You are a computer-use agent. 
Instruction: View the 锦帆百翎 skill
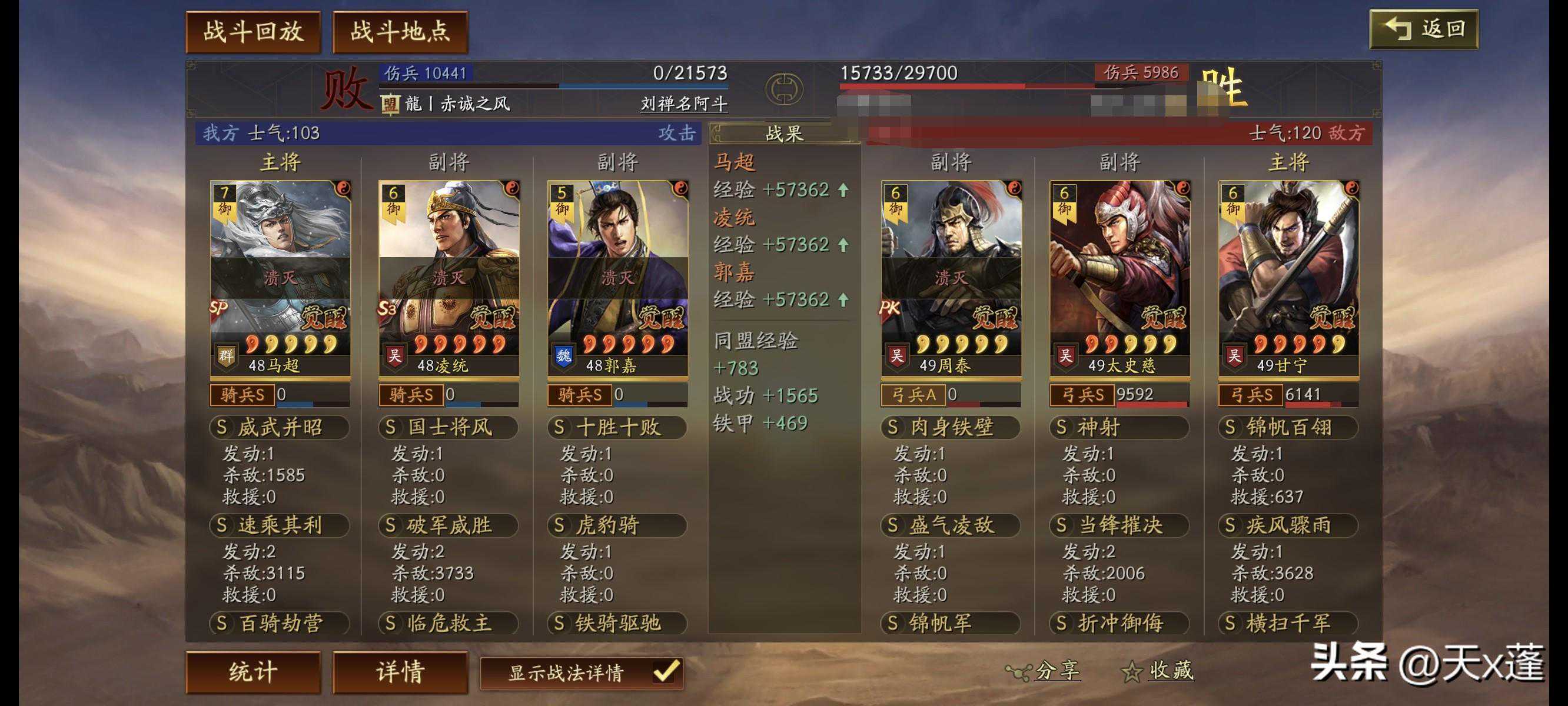point(1288,427)
